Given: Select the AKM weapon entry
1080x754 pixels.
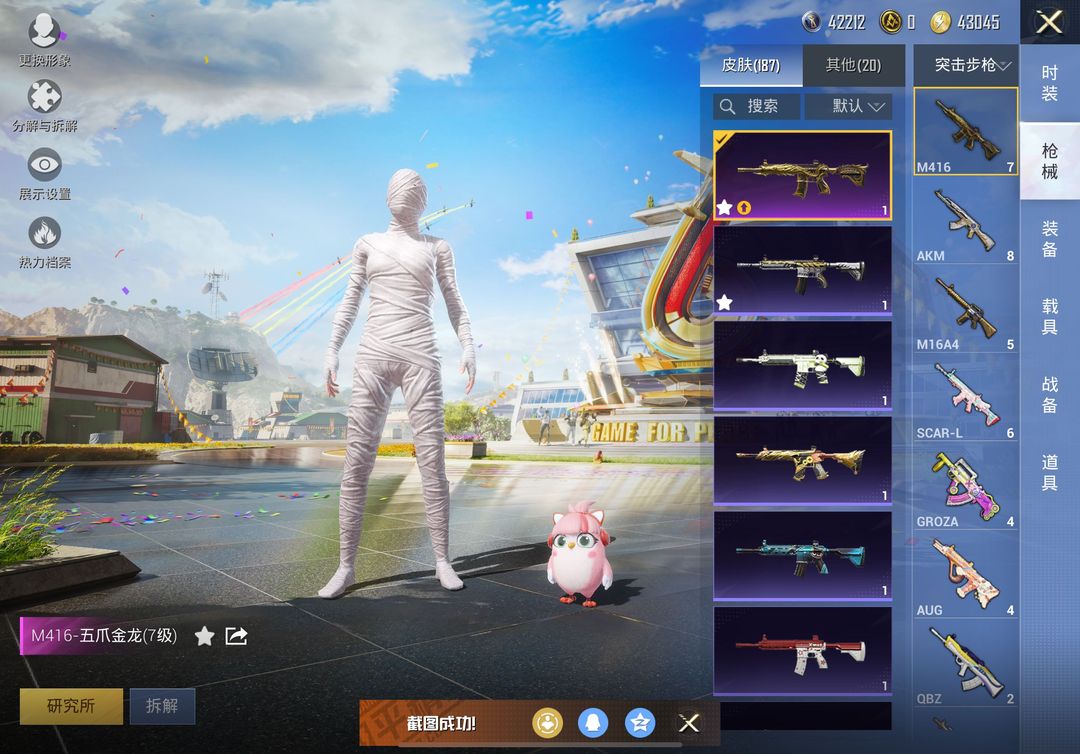Looking at the screenshot, I should [965, 223].
